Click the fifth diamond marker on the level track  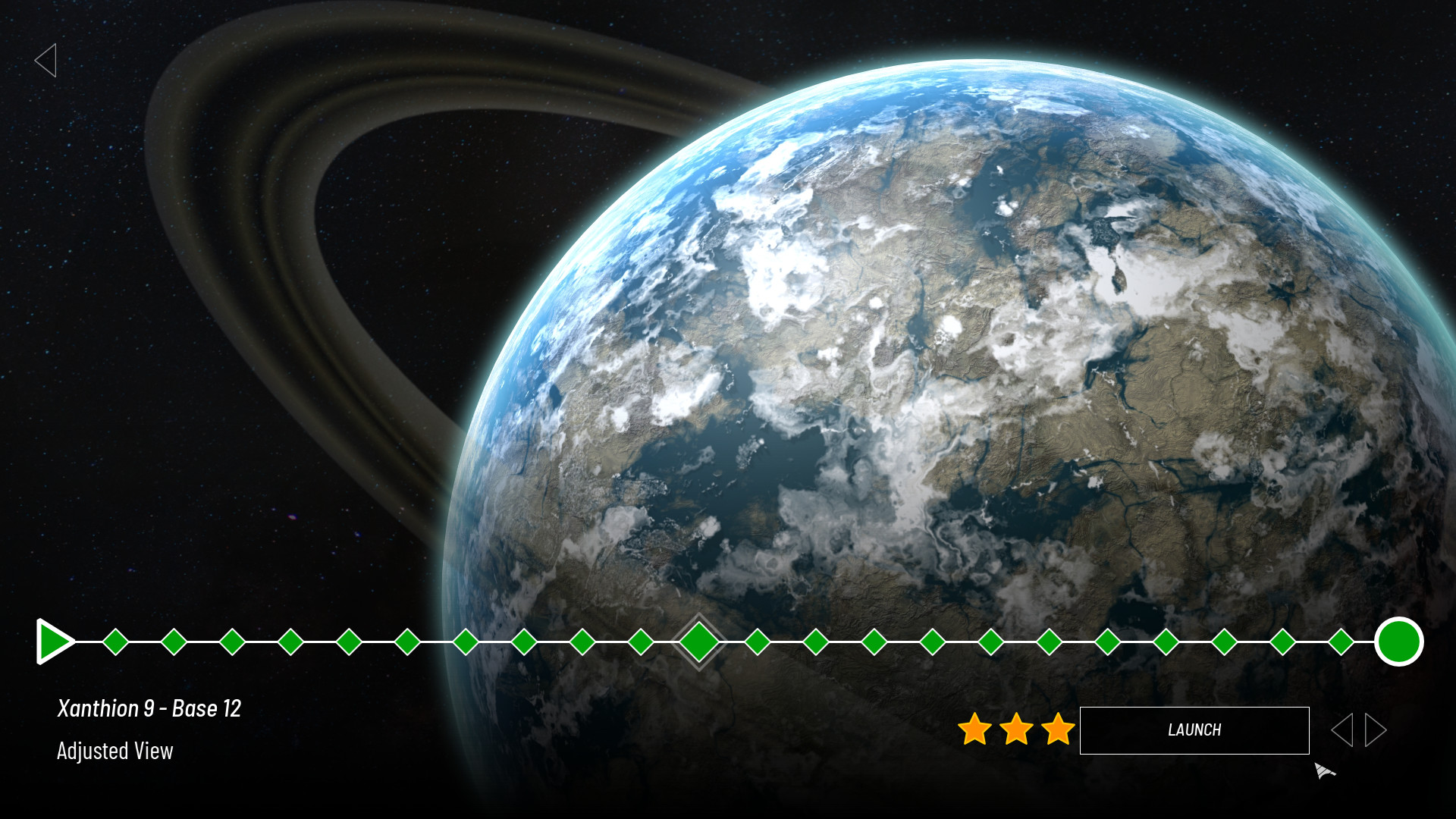pyautogui.click(x=349, y=642)
